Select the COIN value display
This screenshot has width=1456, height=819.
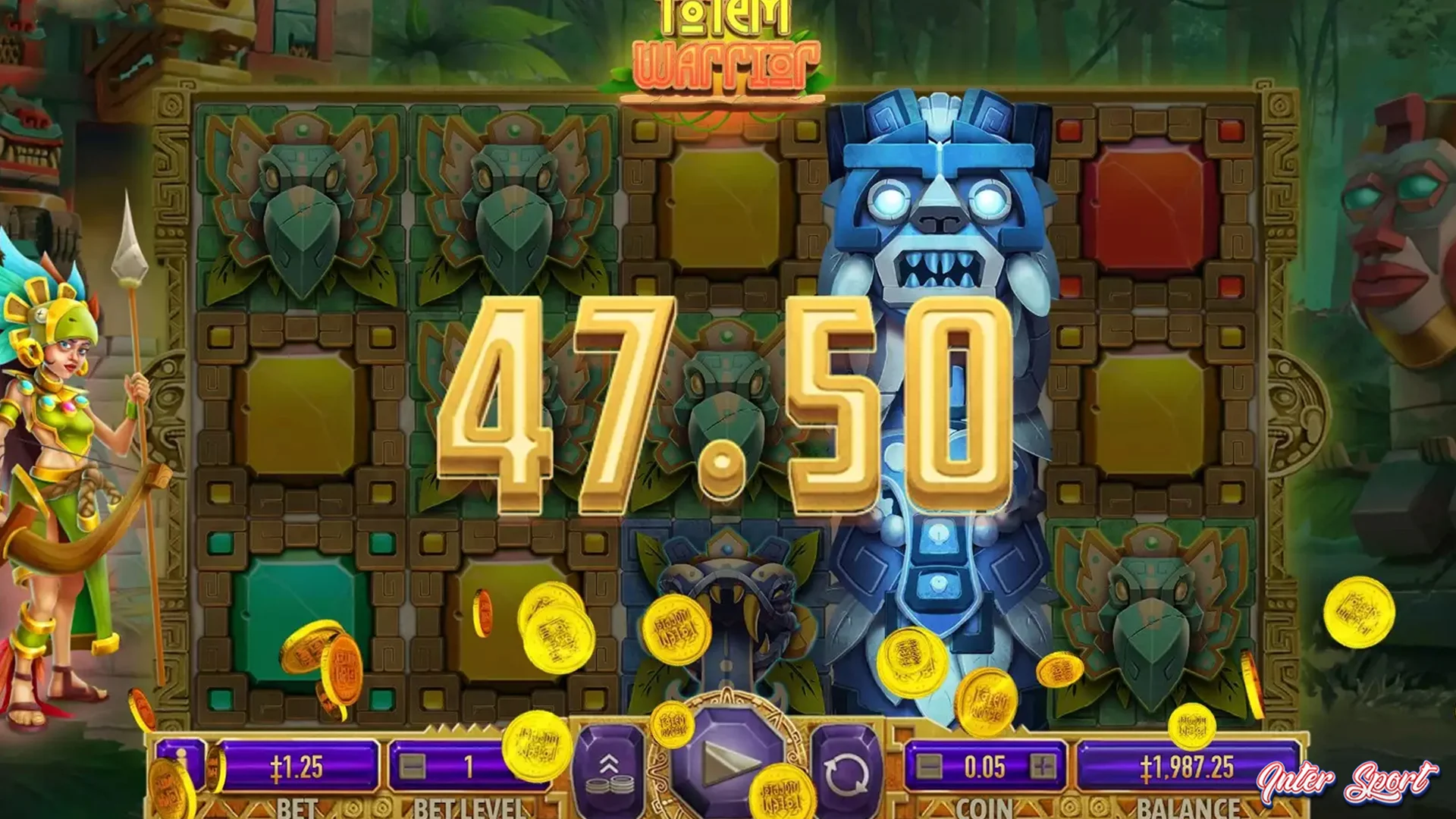click(x=986, y=764)
